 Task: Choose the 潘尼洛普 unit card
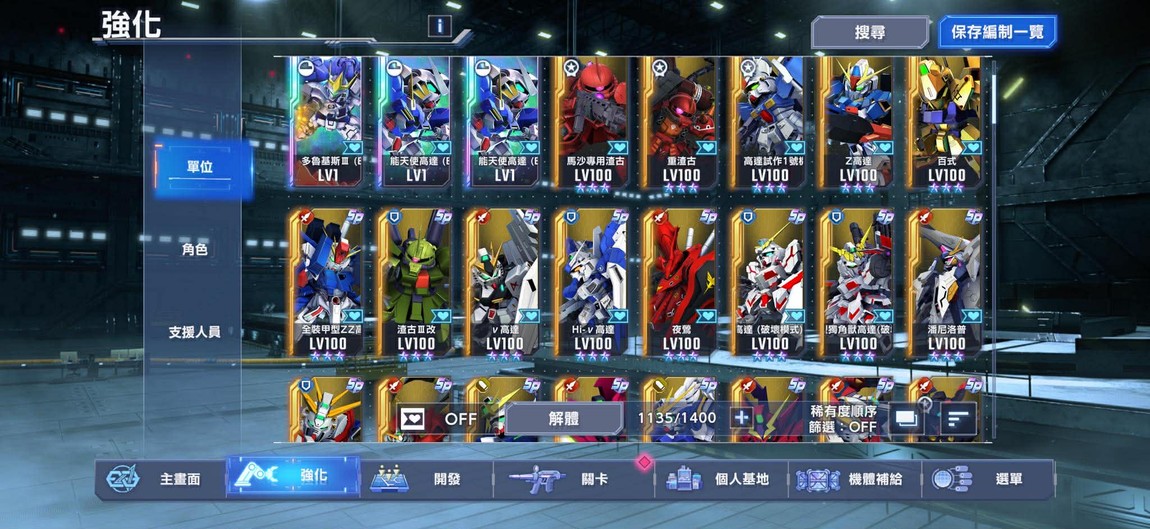click(x=946, y=284)
